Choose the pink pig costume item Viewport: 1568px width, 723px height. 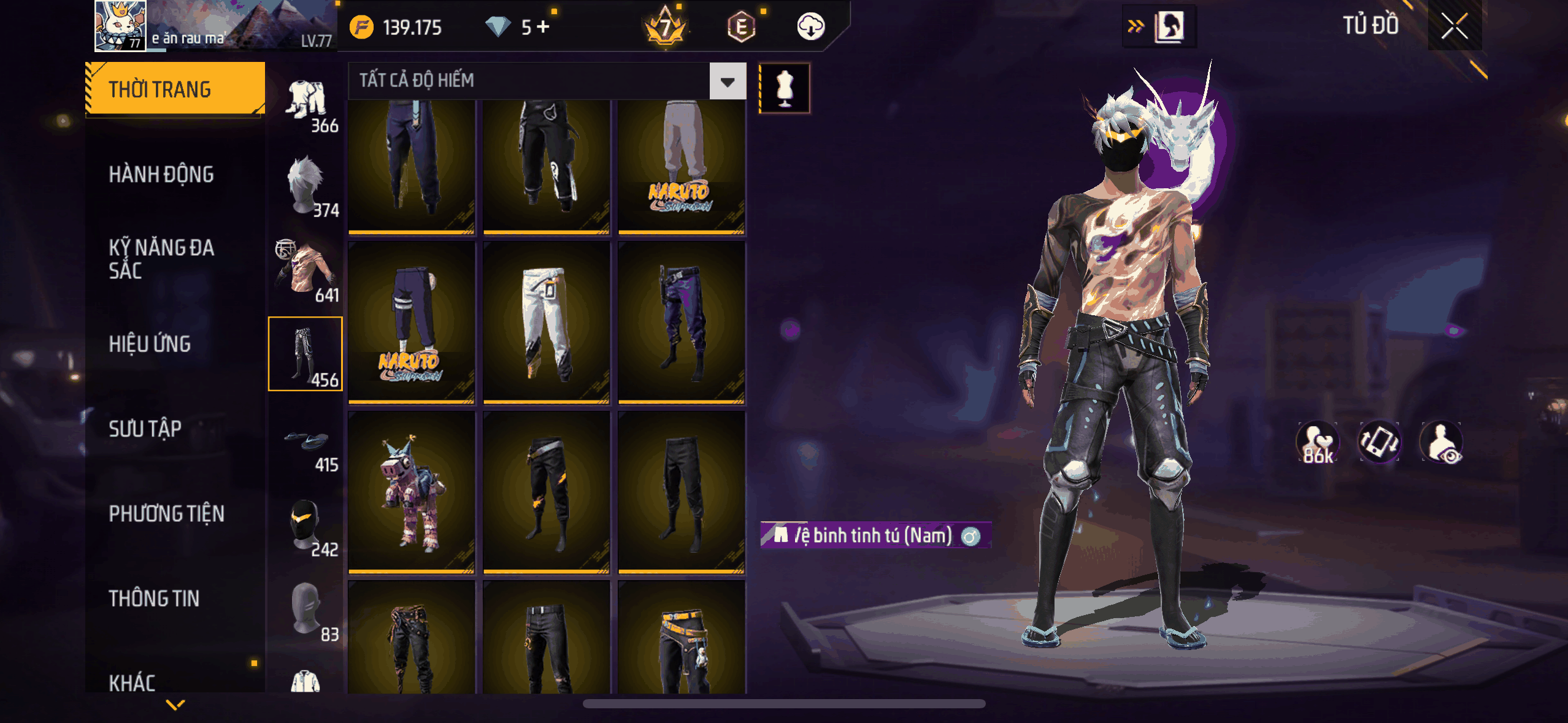[411, 492]
